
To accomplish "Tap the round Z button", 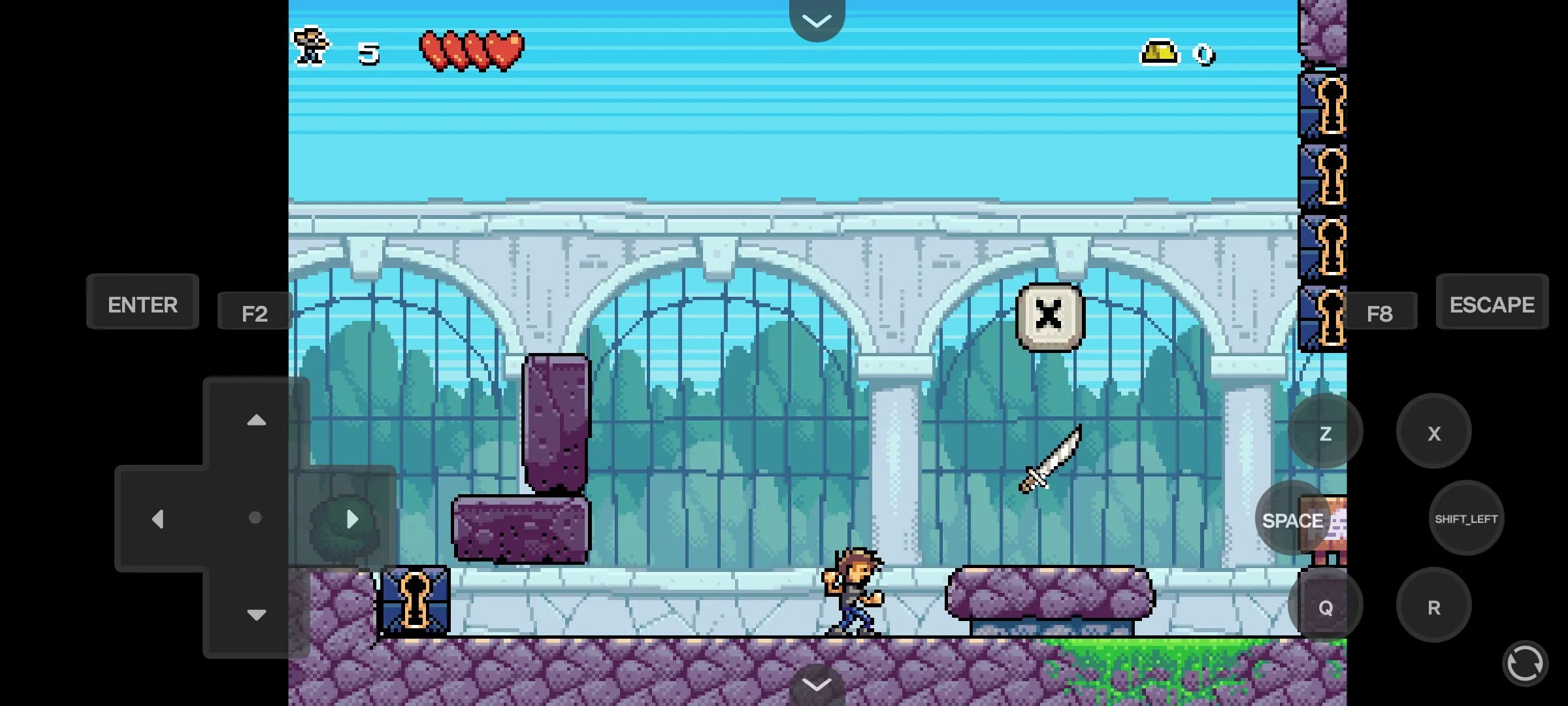I will pos(1325,432).
